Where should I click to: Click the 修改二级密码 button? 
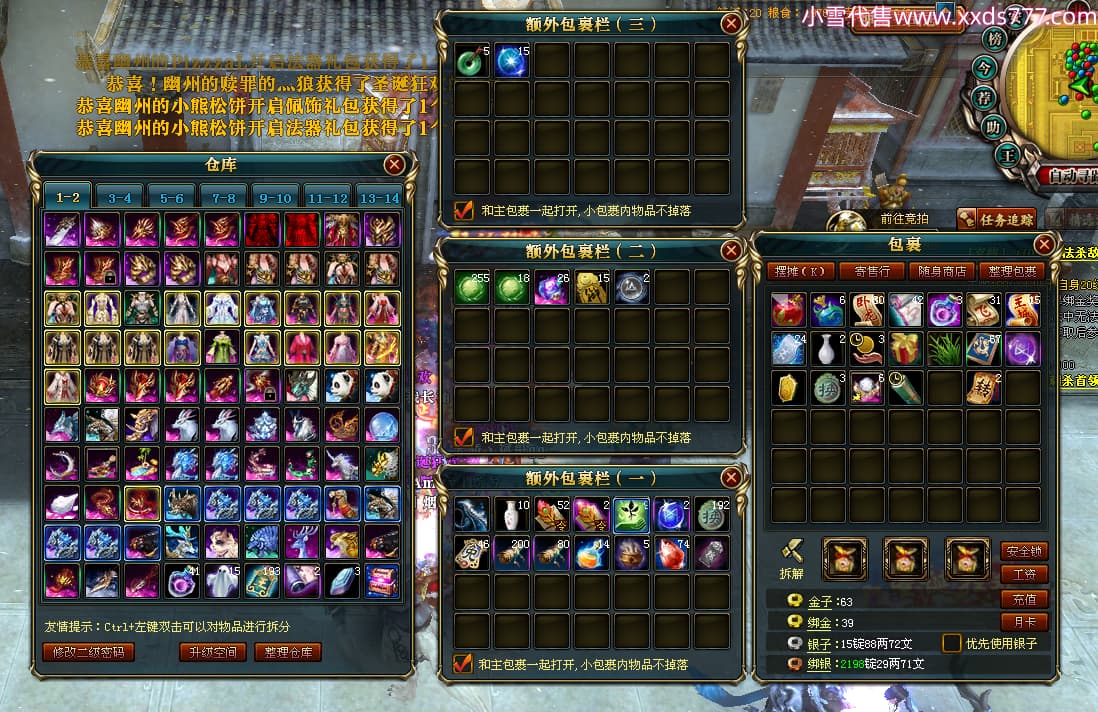[x=88, y=652]
